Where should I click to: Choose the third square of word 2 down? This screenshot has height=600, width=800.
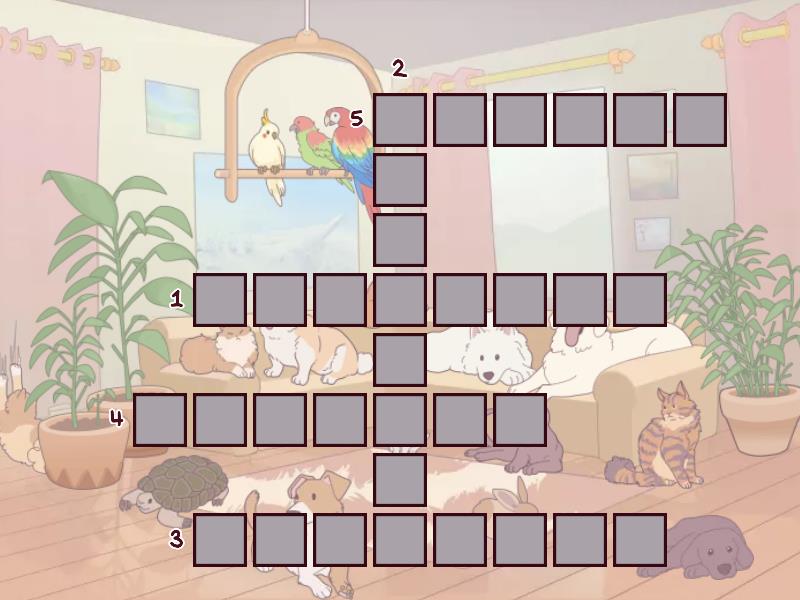(400, 240)
